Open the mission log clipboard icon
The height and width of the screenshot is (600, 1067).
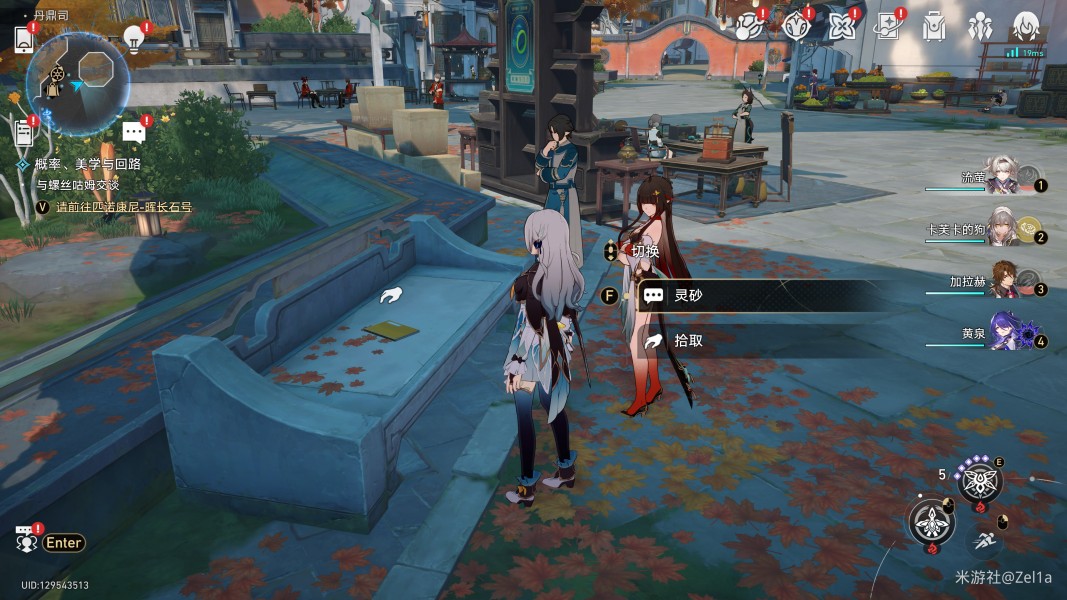[x=25, y=131]
